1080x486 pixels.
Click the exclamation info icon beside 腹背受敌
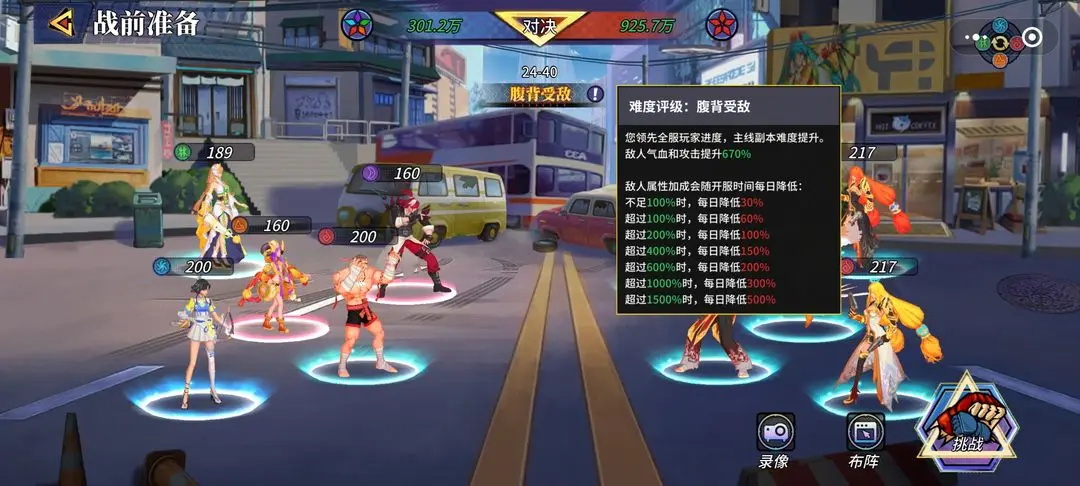pos(596,94)
